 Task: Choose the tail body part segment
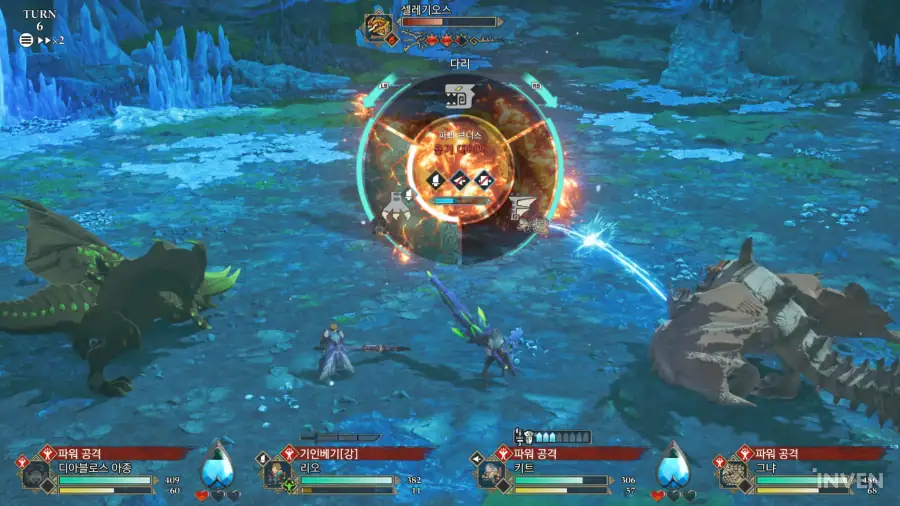(x=522, y=210)
